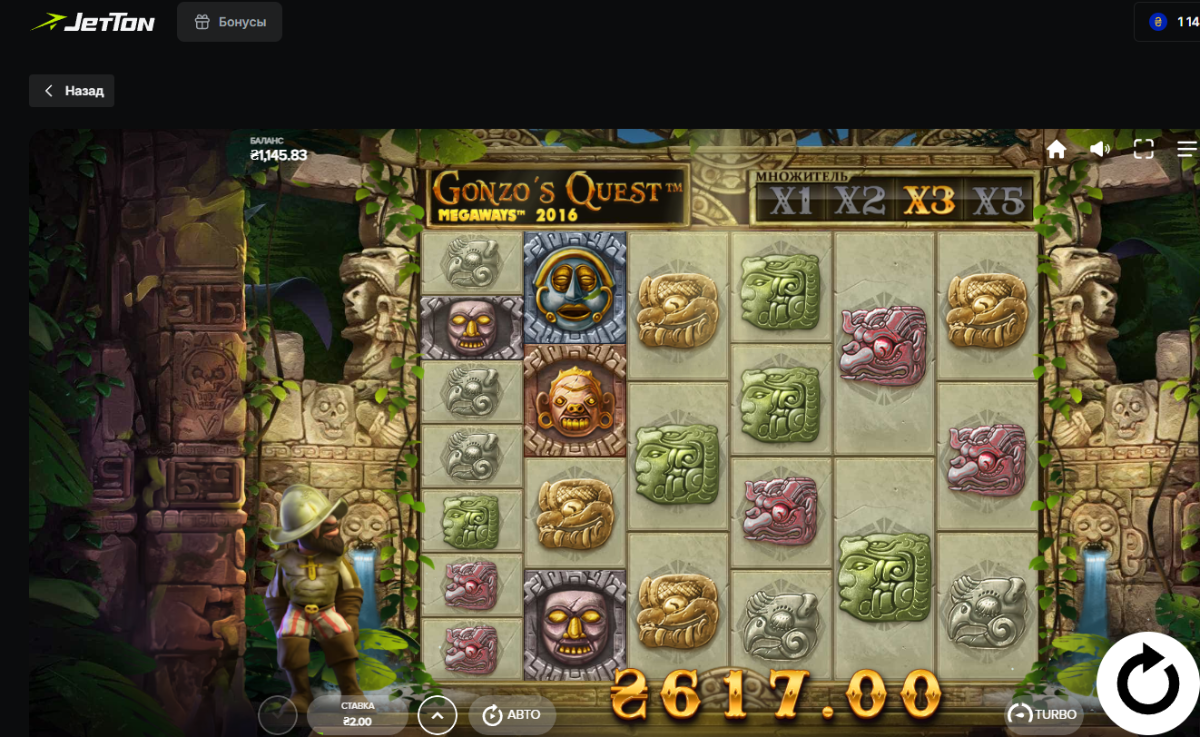Open the wallet balance widget
This screenshot has width=1200, height=737.
pos(1172,22)
